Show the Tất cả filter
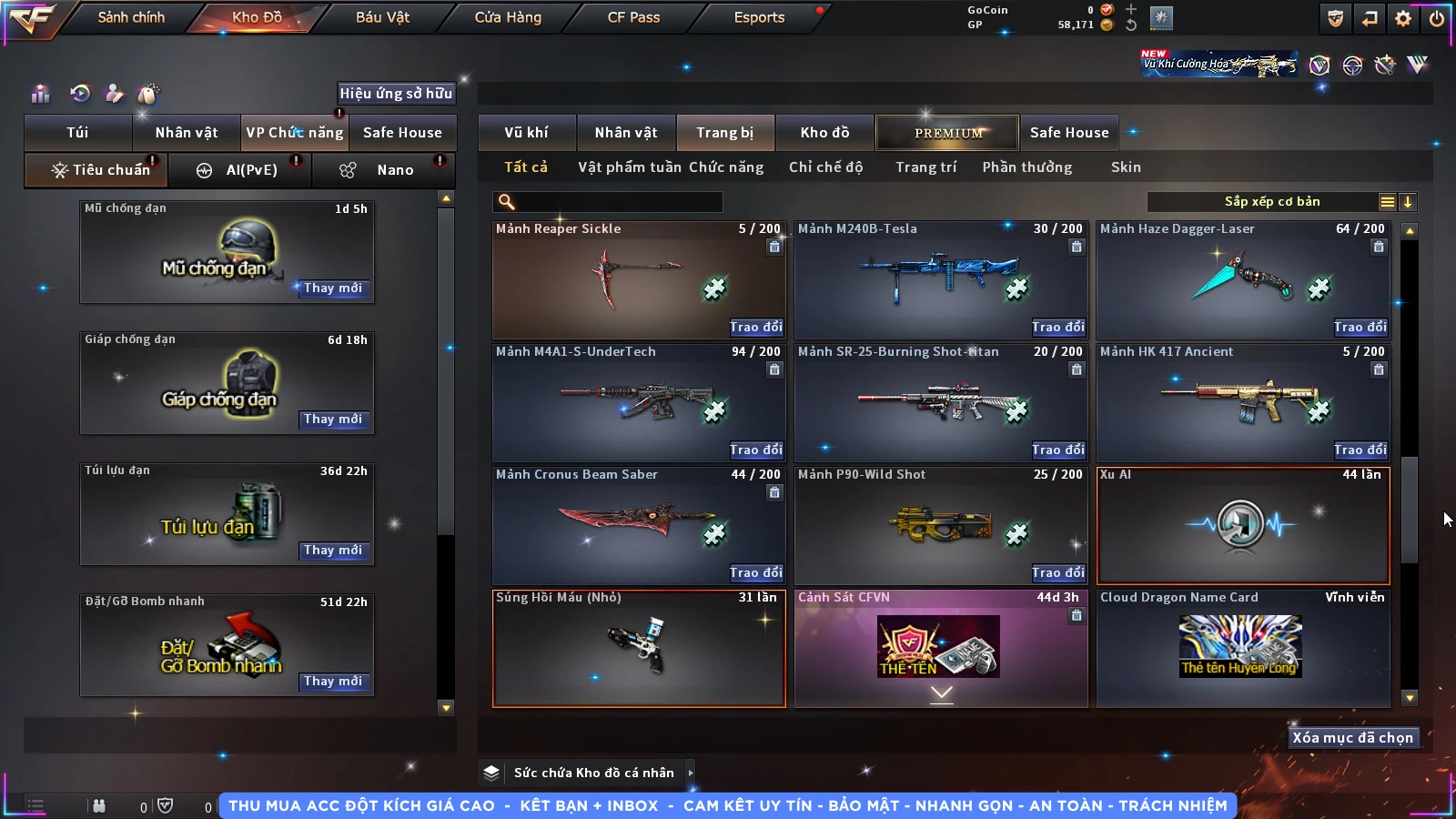This screenshot has width=1456, height=819. tap(526, 167)
